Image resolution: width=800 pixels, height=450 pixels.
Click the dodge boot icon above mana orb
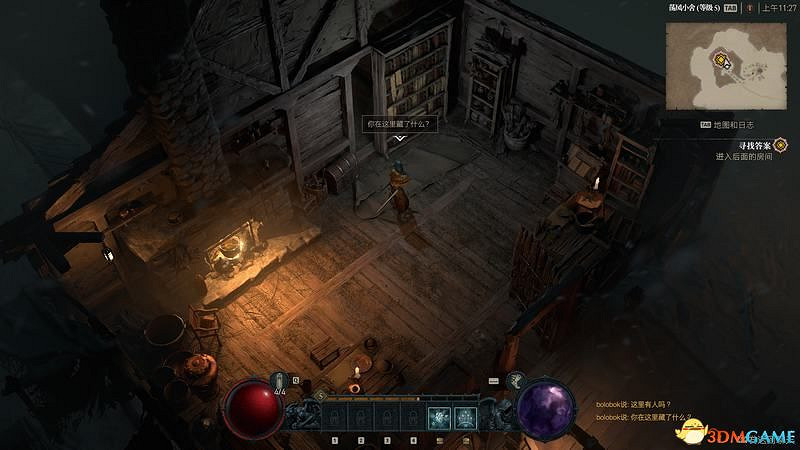coord(517,380)
